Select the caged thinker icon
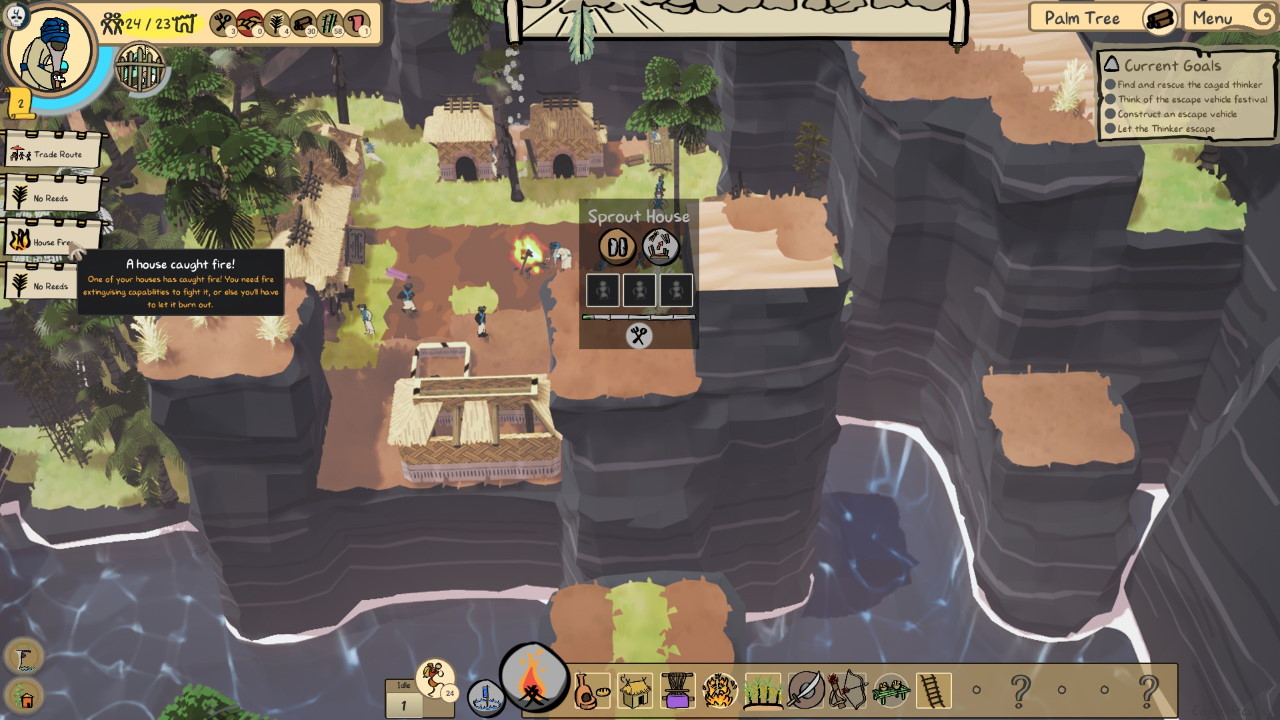The height and width of the screenshot is (720, 1280). (141, 67)
